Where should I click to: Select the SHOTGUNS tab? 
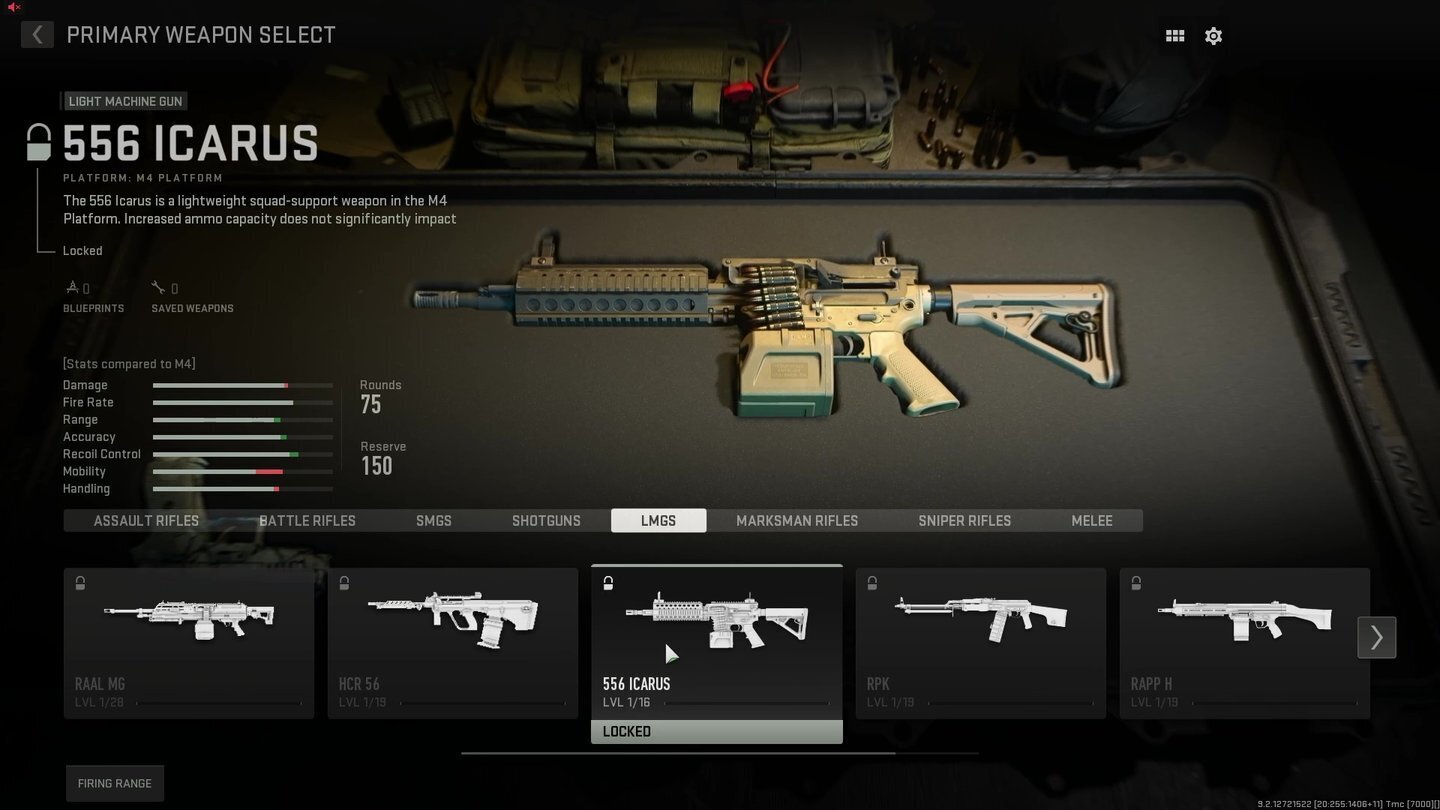(x=546, y=520)
